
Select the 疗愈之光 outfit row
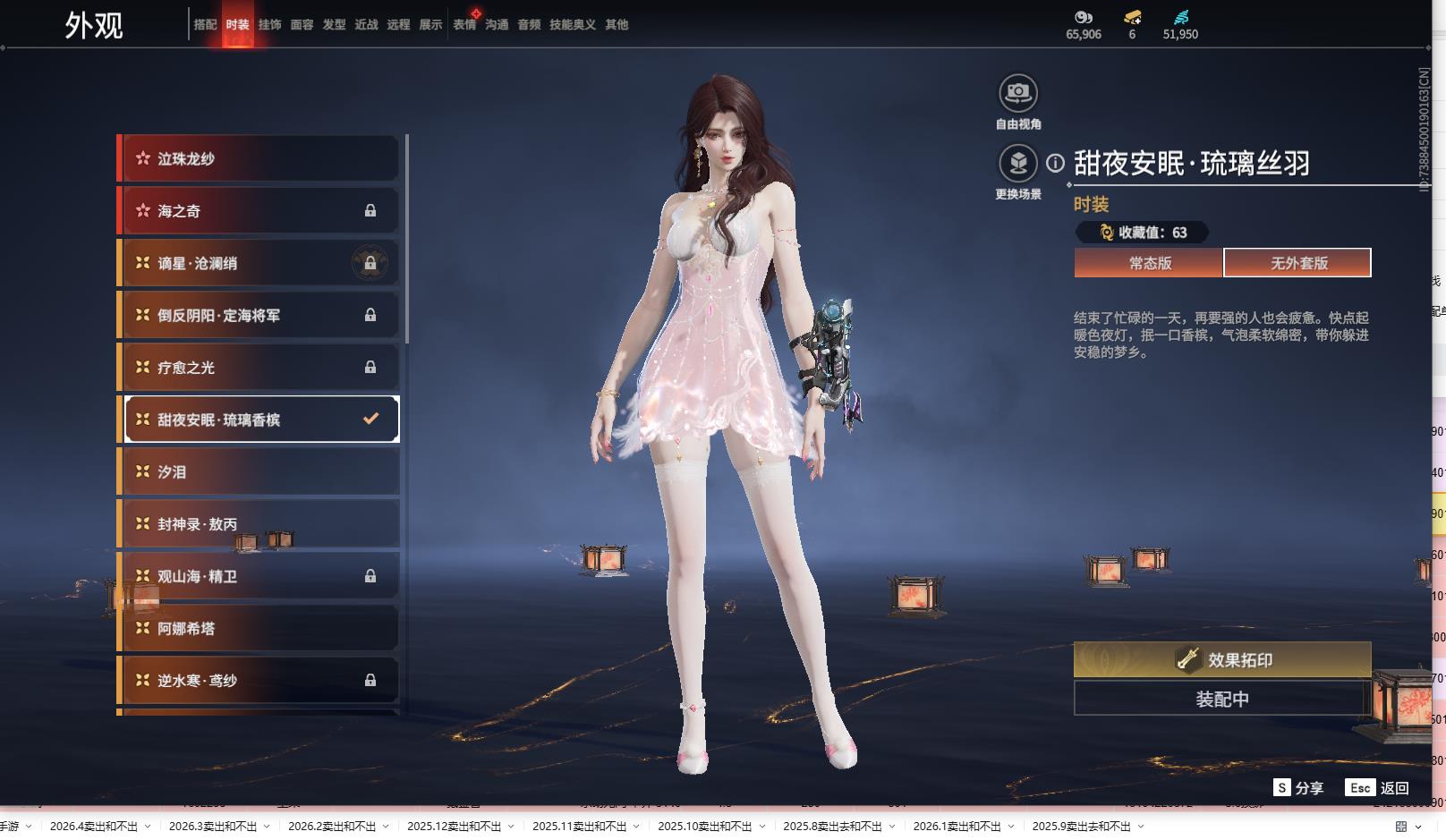pos(259,368)
